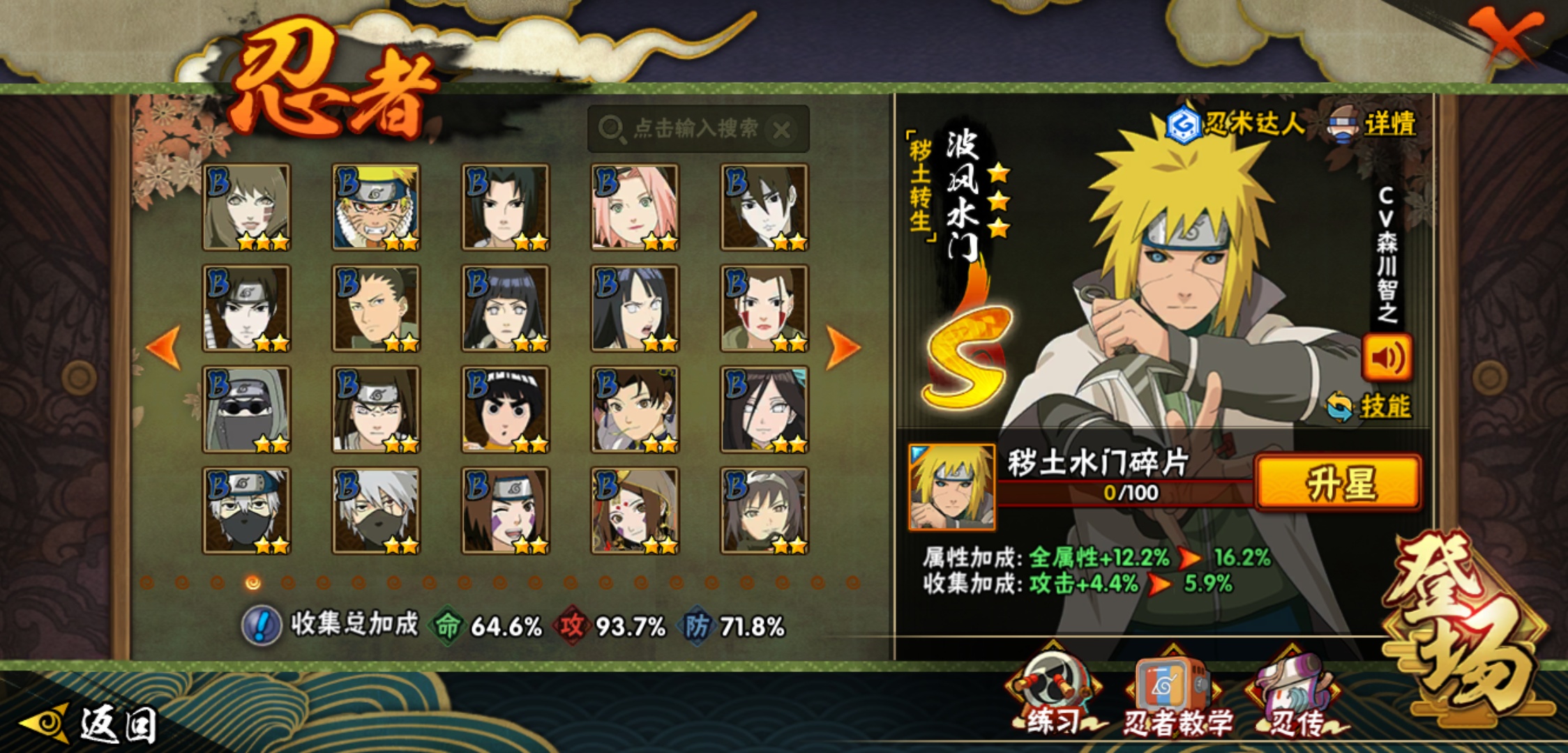Viewport: 1568px width, 753px height.
Task: Select the Shikamaru ninja portrait
Action: [376, 308]
